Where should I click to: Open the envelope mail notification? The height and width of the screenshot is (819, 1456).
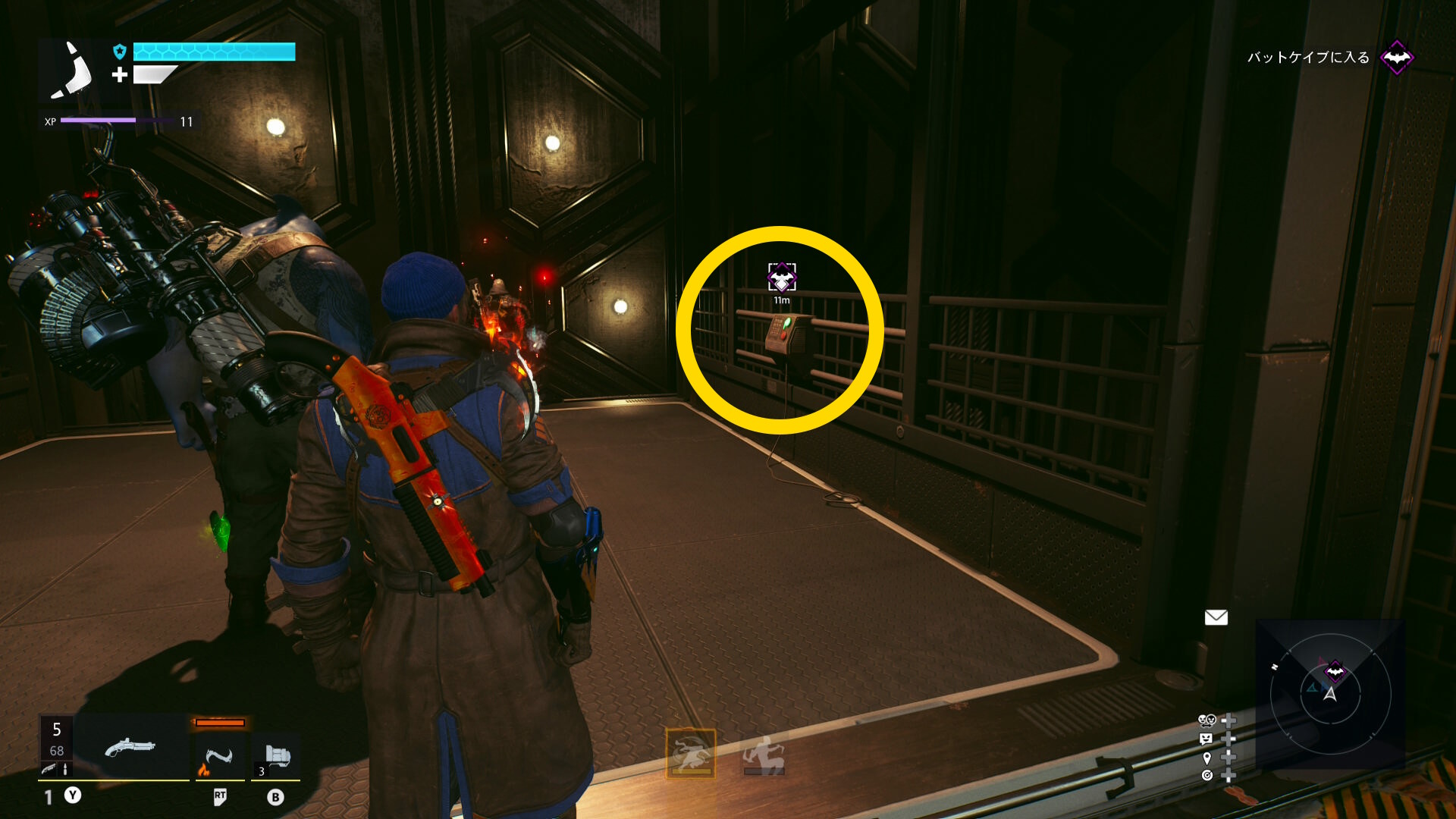(x=1216, y=617)
